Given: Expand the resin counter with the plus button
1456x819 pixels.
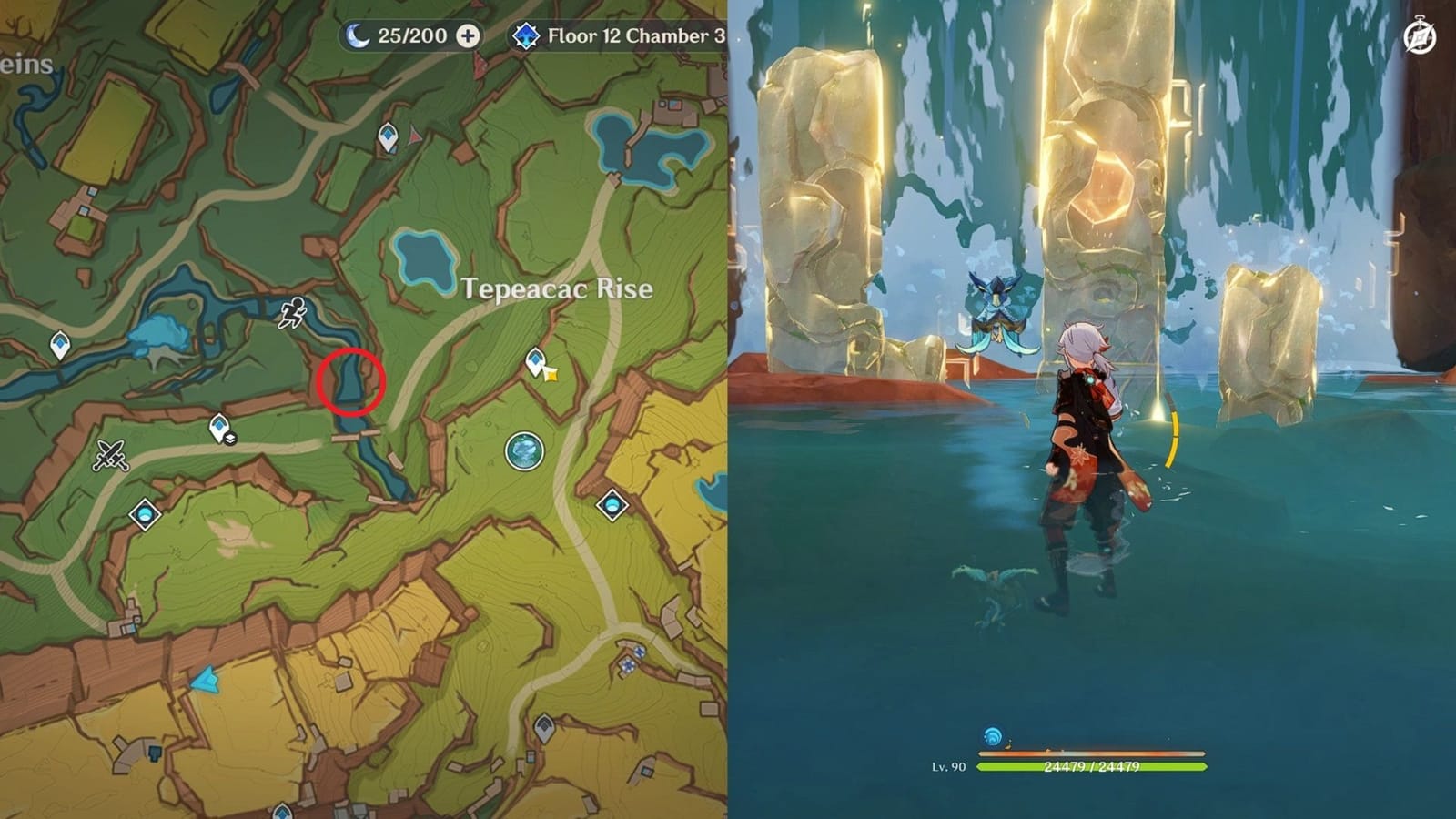Looking at the screenshot, I should click(470, 36).
